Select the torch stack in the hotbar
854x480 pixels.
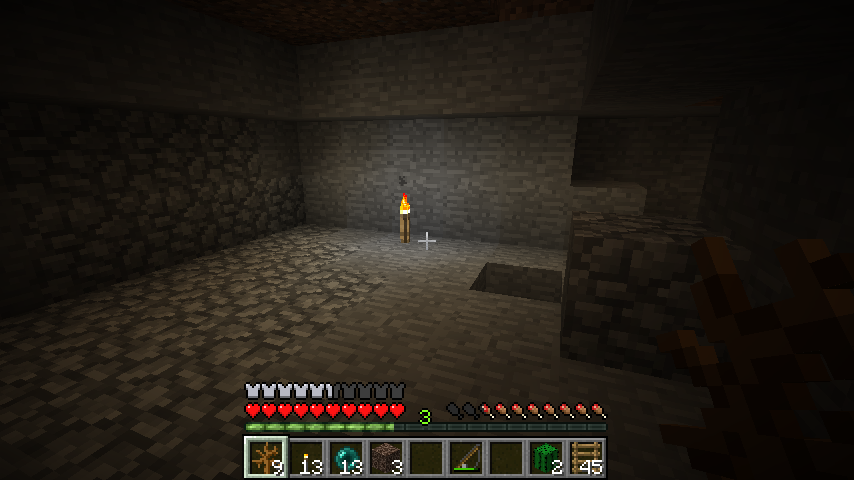tap(305, 457)
